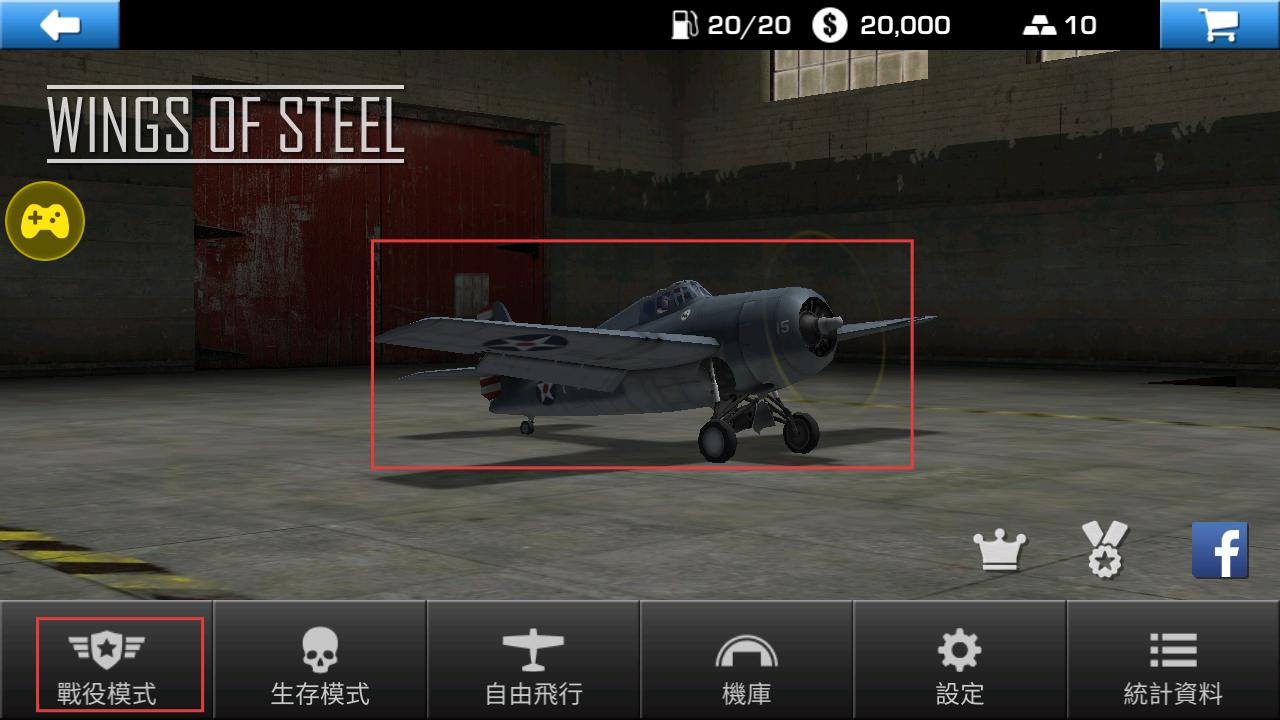Select 生存模式 survival mode
The image size is (1280, 720).
(320, 664)
